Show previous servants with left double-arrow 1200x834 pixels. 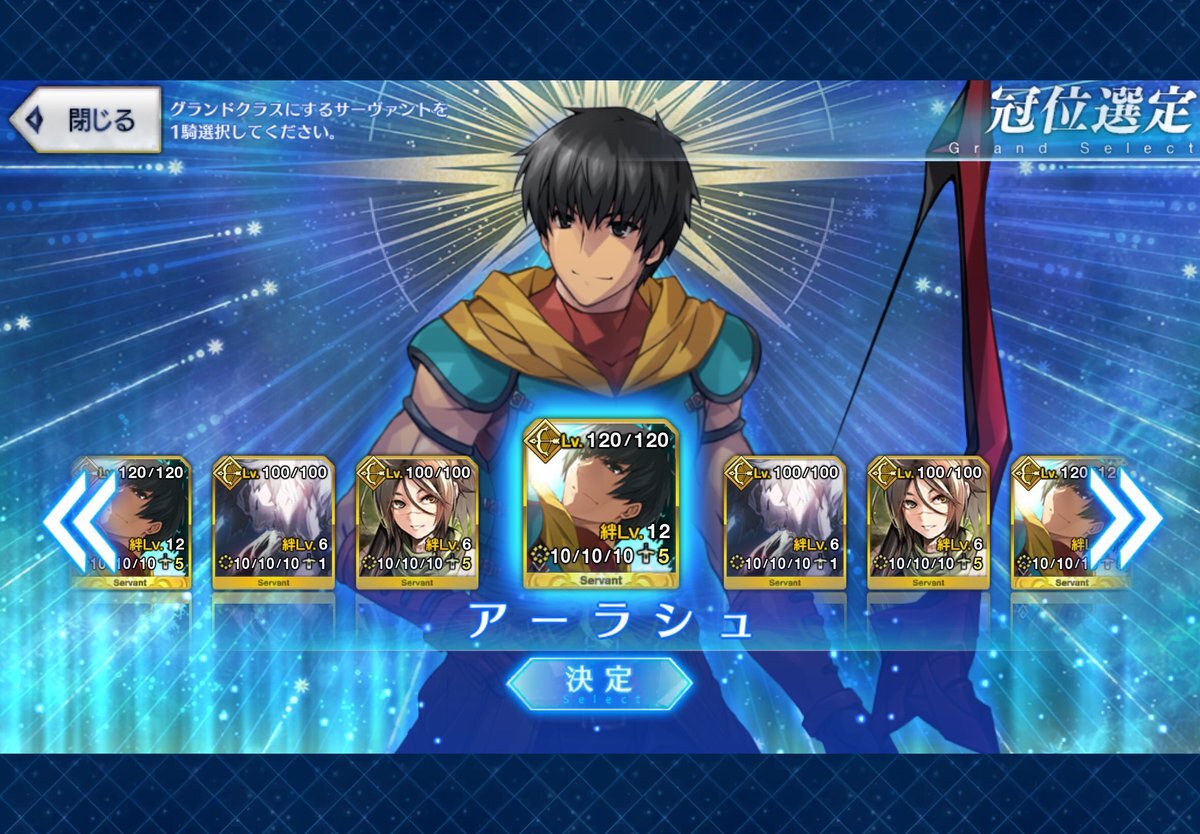[x=80, y=520]
